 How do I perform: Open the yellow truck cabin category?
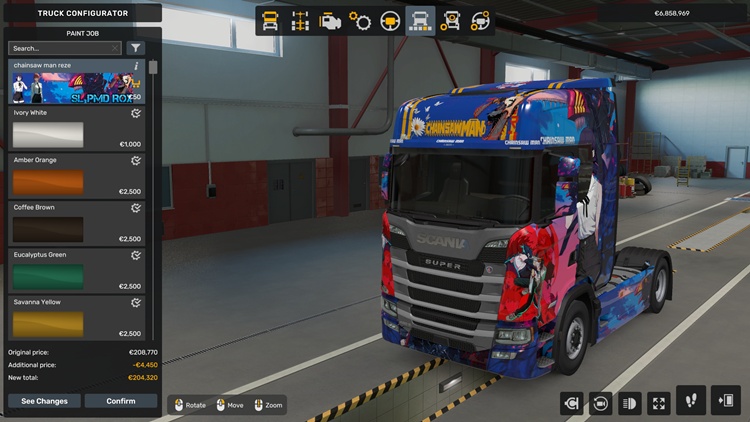[270, 21]
